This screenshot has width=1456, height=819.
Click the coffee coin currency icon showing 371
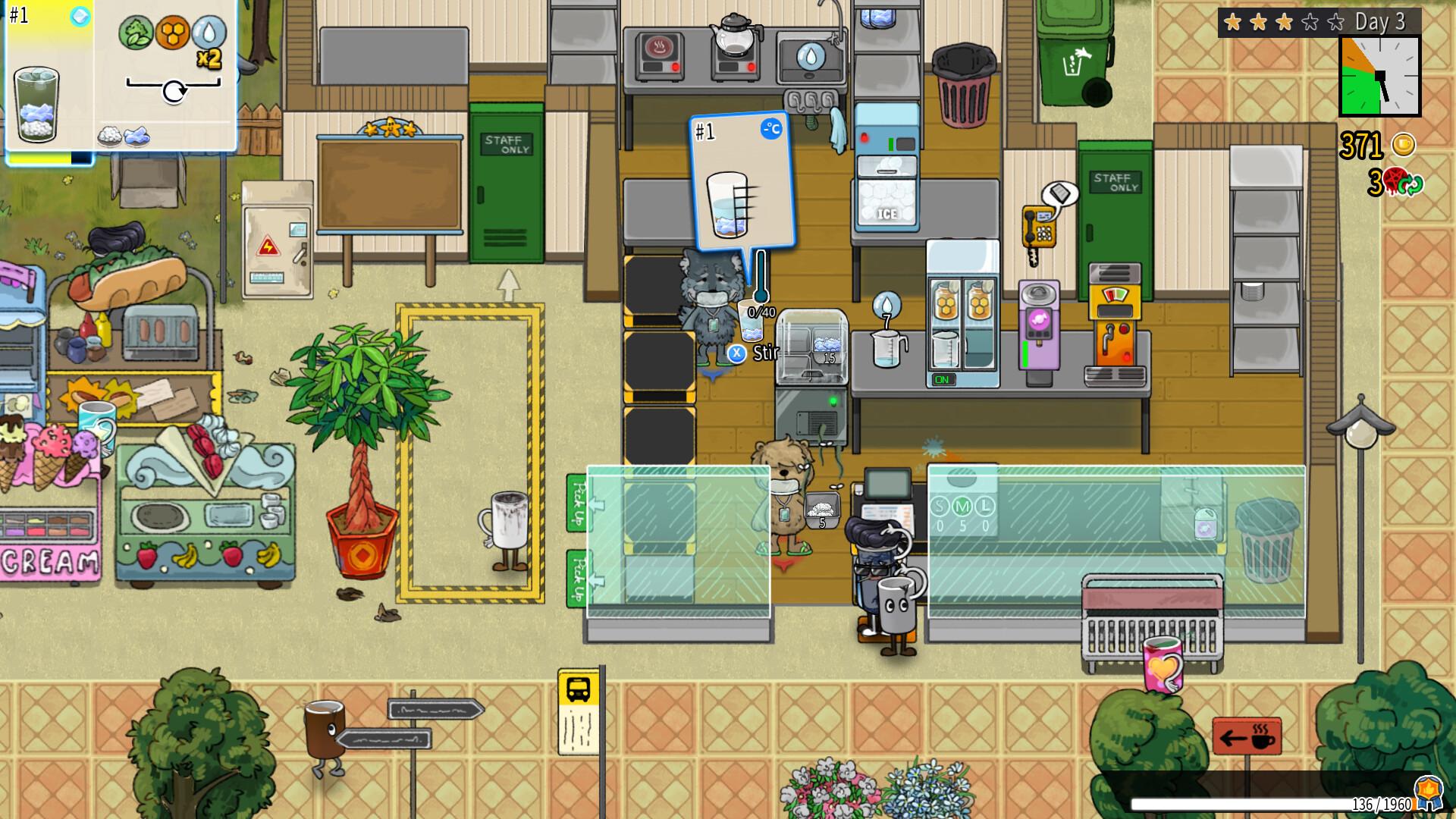coord(1404,144)
